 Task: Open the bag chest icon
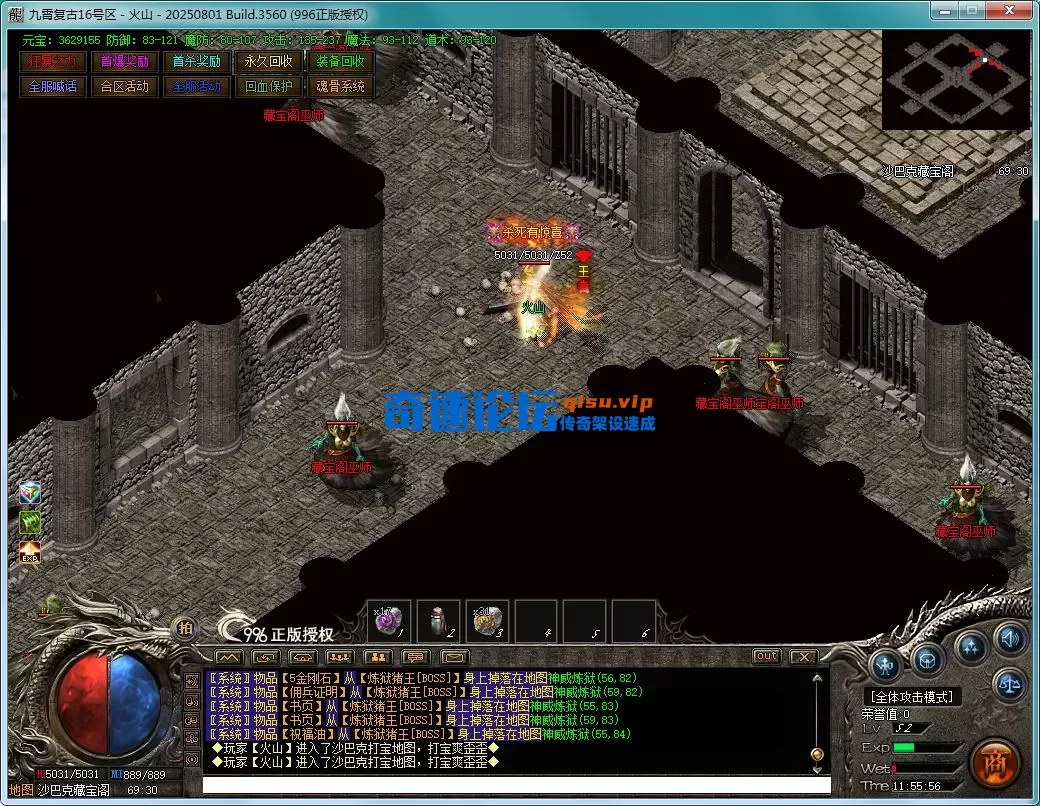pyautogui.click(x=928, y=660)
